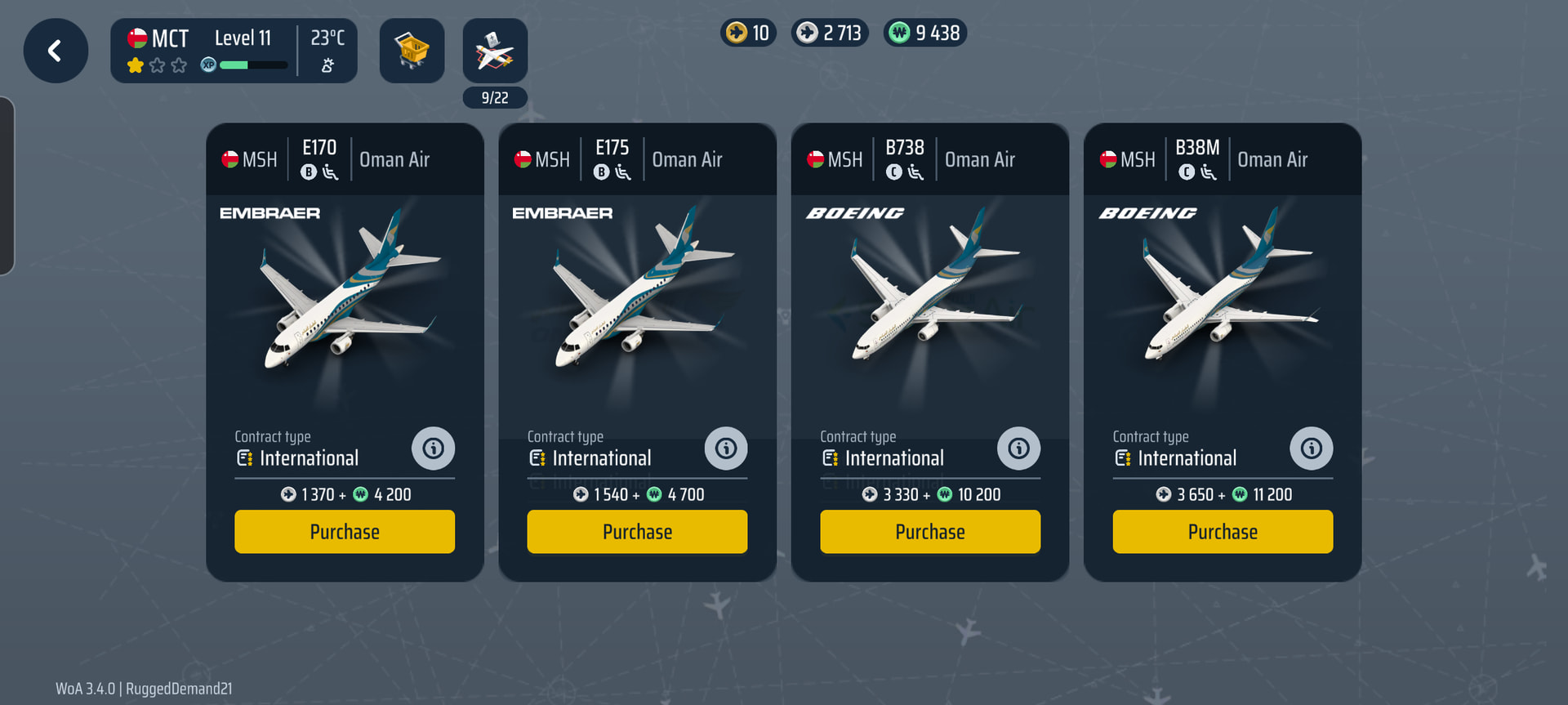Purchase the E175 Oman Air contract
The width and height of the screenshot is (1568, 705).
pos(637,532)
